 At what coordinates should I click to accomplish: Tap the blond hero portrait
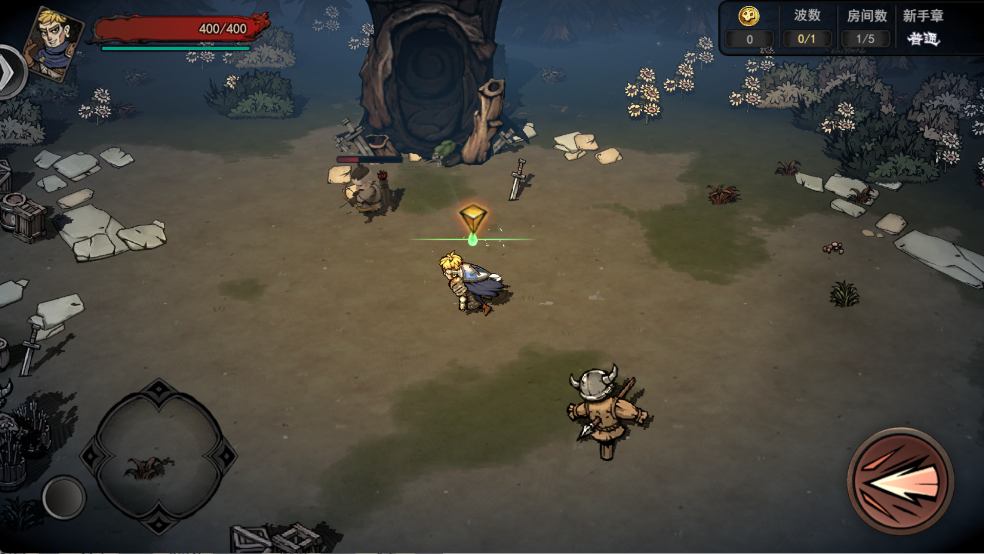point(53,40)
